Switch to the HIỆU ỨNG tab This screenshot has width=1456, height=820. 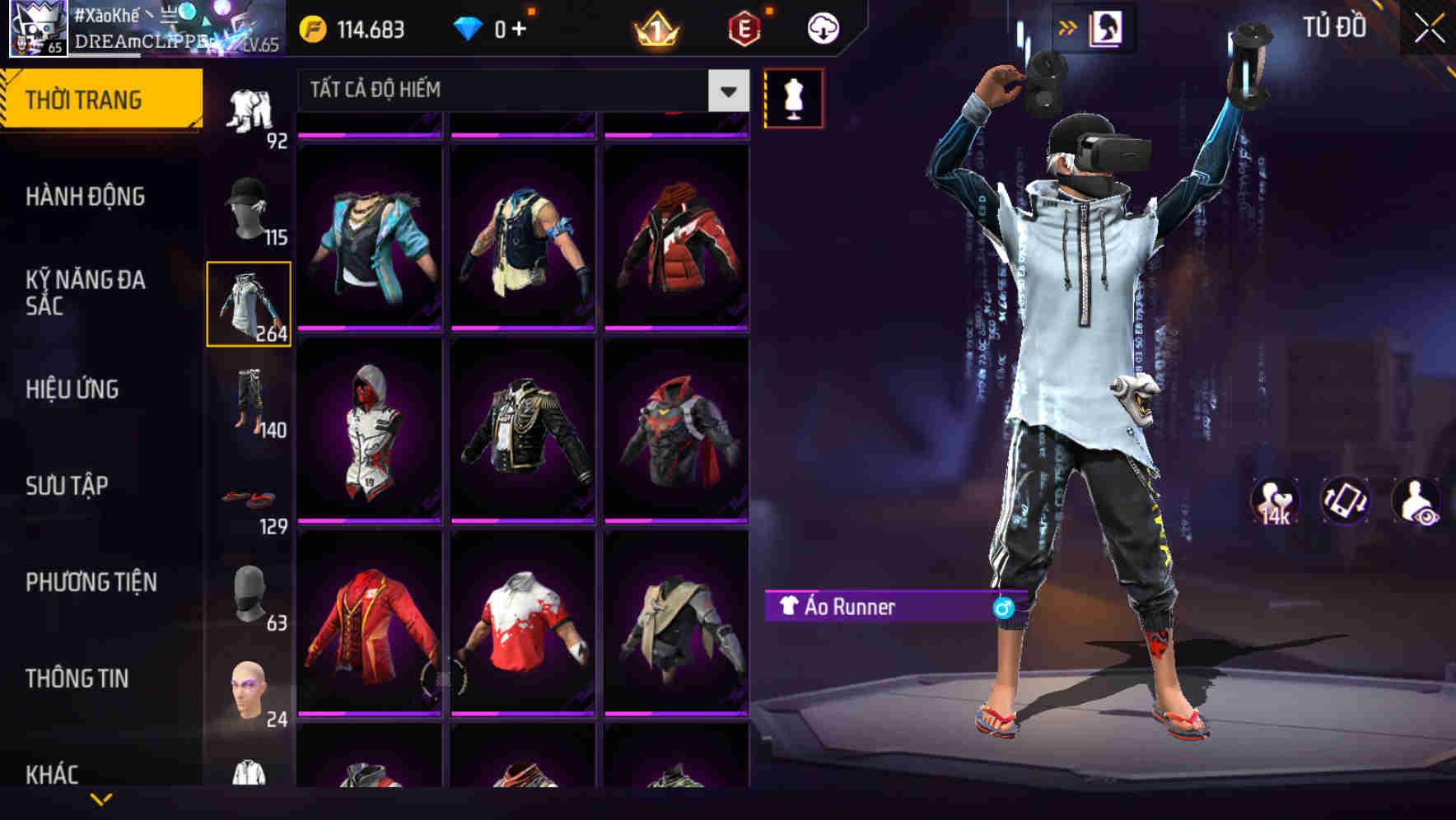click(x=72, y=390)
